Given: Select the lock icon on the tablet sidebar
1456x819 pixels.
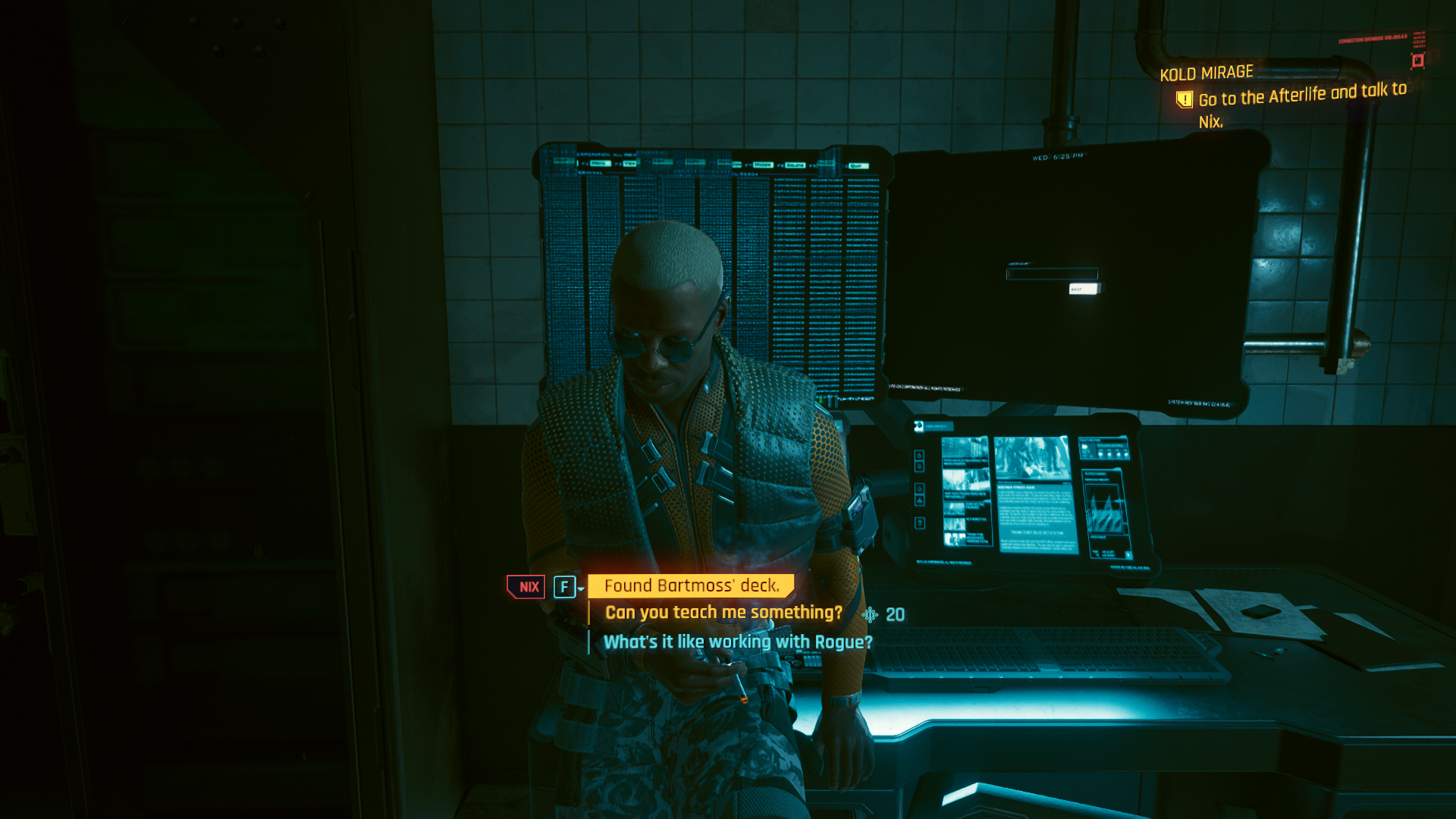Looking at the screenshot, I should click(918, 456).
